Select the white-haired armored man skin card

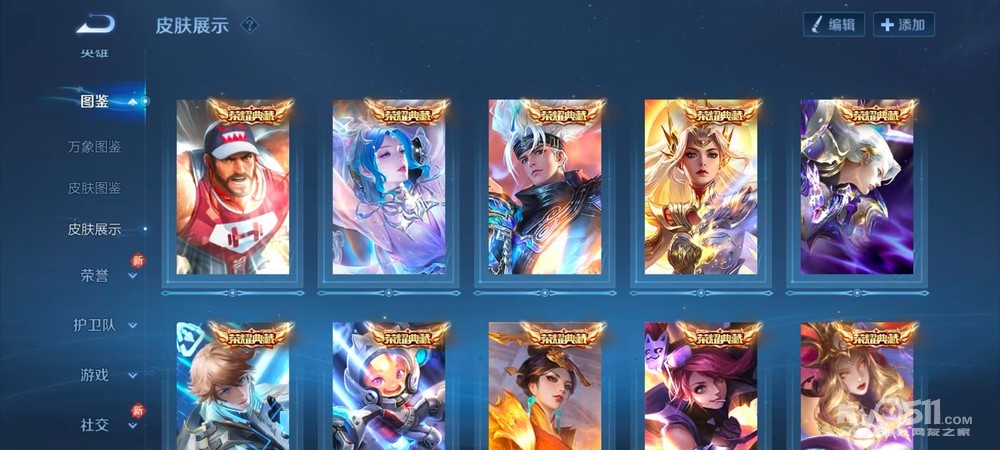(x=545, y=190)
